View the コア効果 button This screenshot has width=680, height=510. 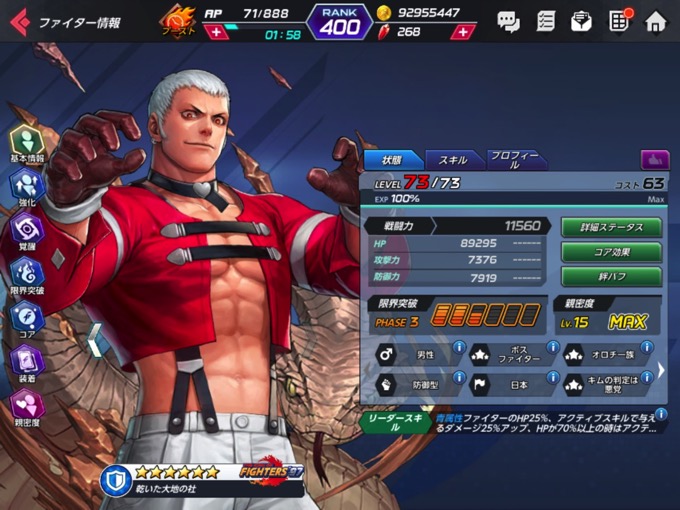610,252
